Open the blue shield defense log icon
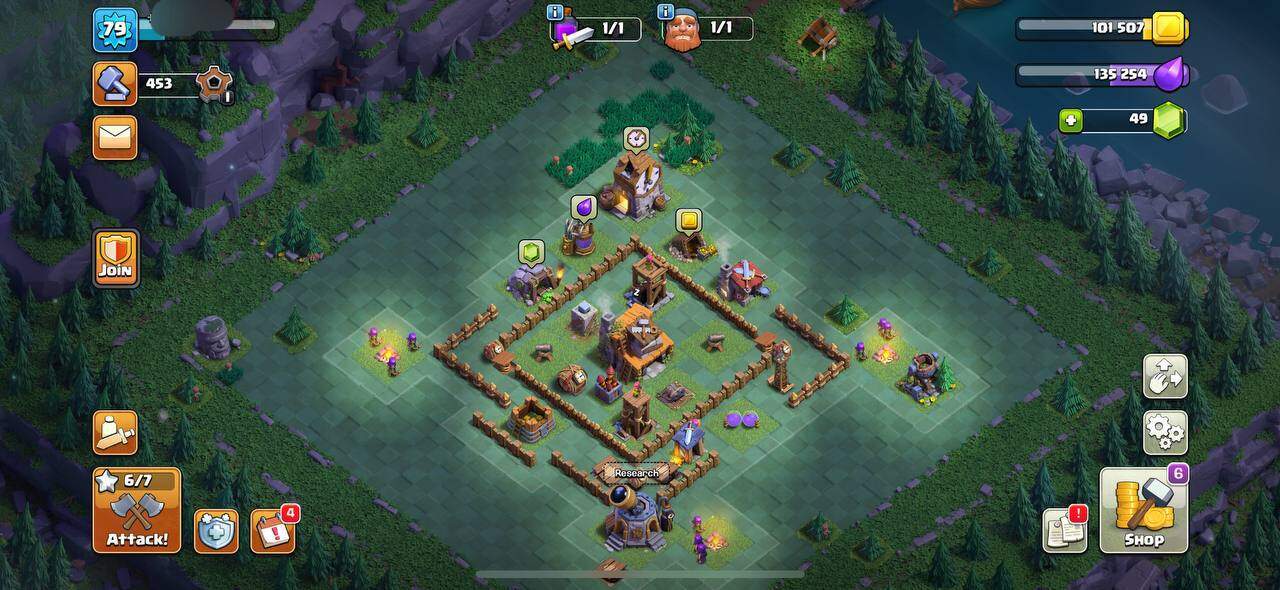 tap(216, 531)
